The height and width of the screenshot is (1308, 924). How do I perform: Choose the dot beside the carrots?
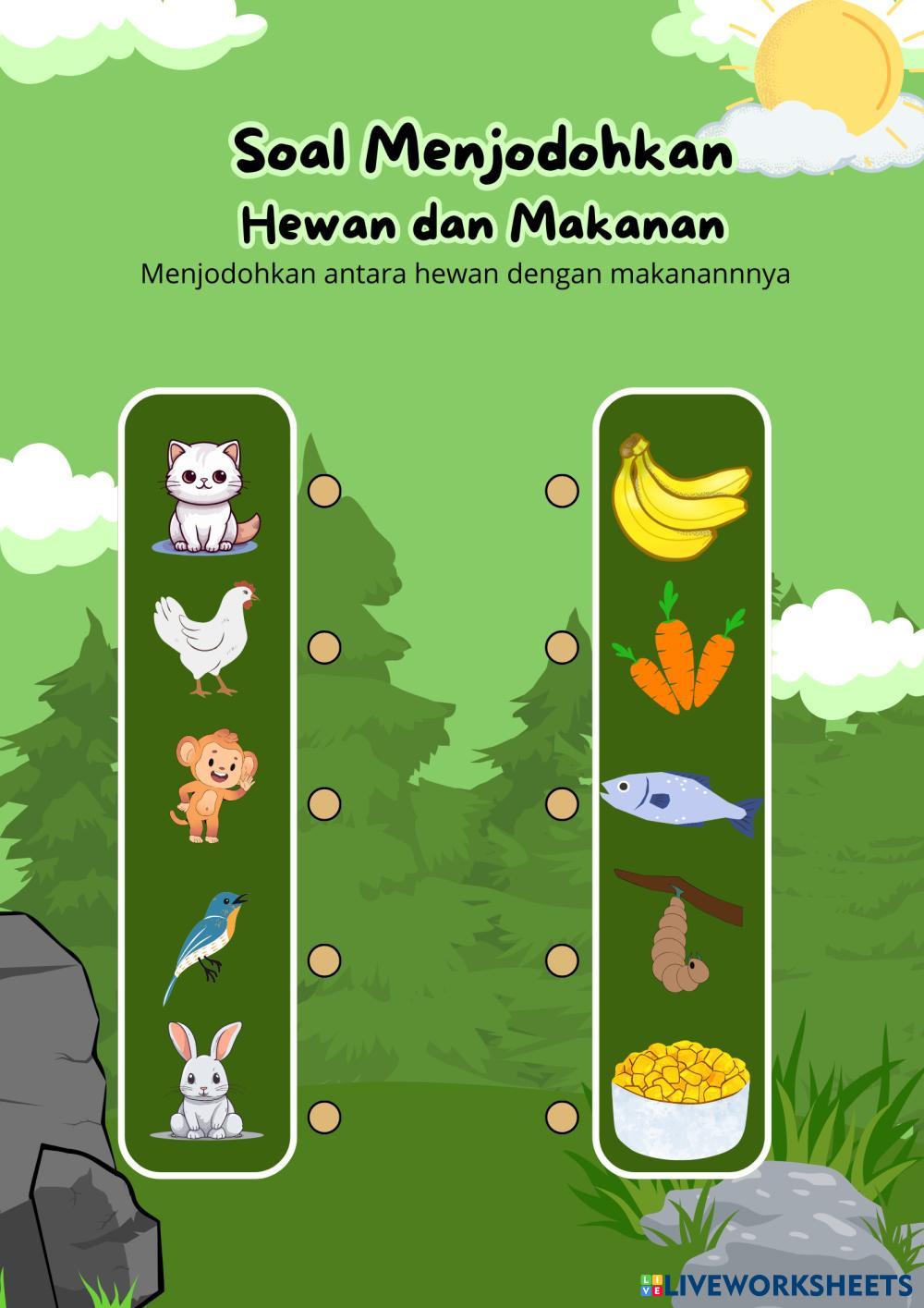point(562,647)
